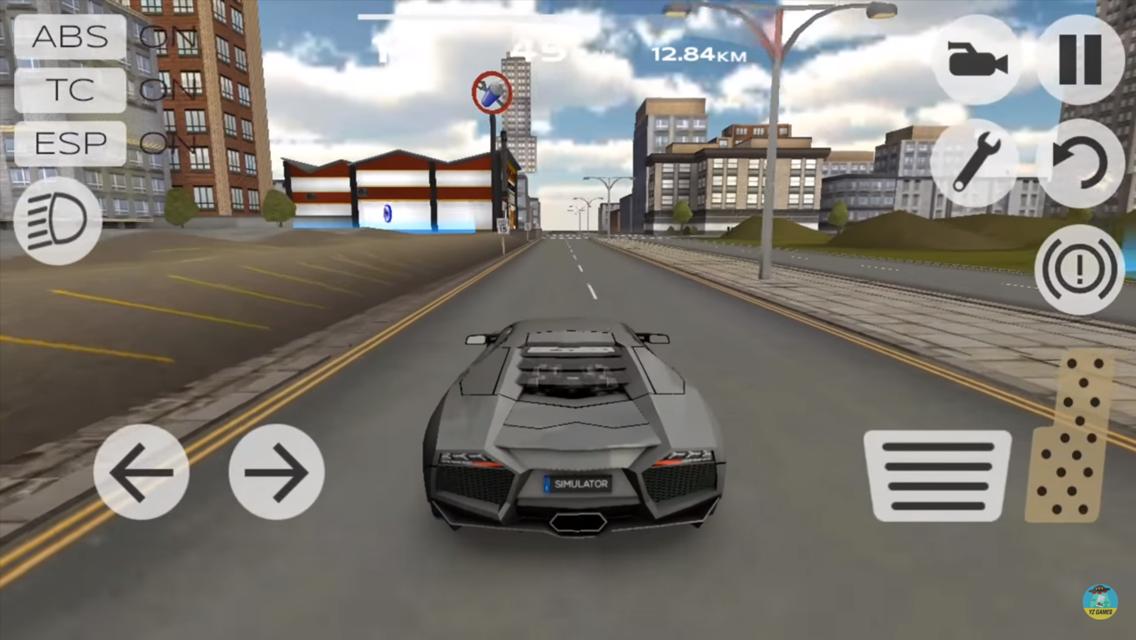
Task: Tap the gas accelerator pedal
Action: 1070,437
